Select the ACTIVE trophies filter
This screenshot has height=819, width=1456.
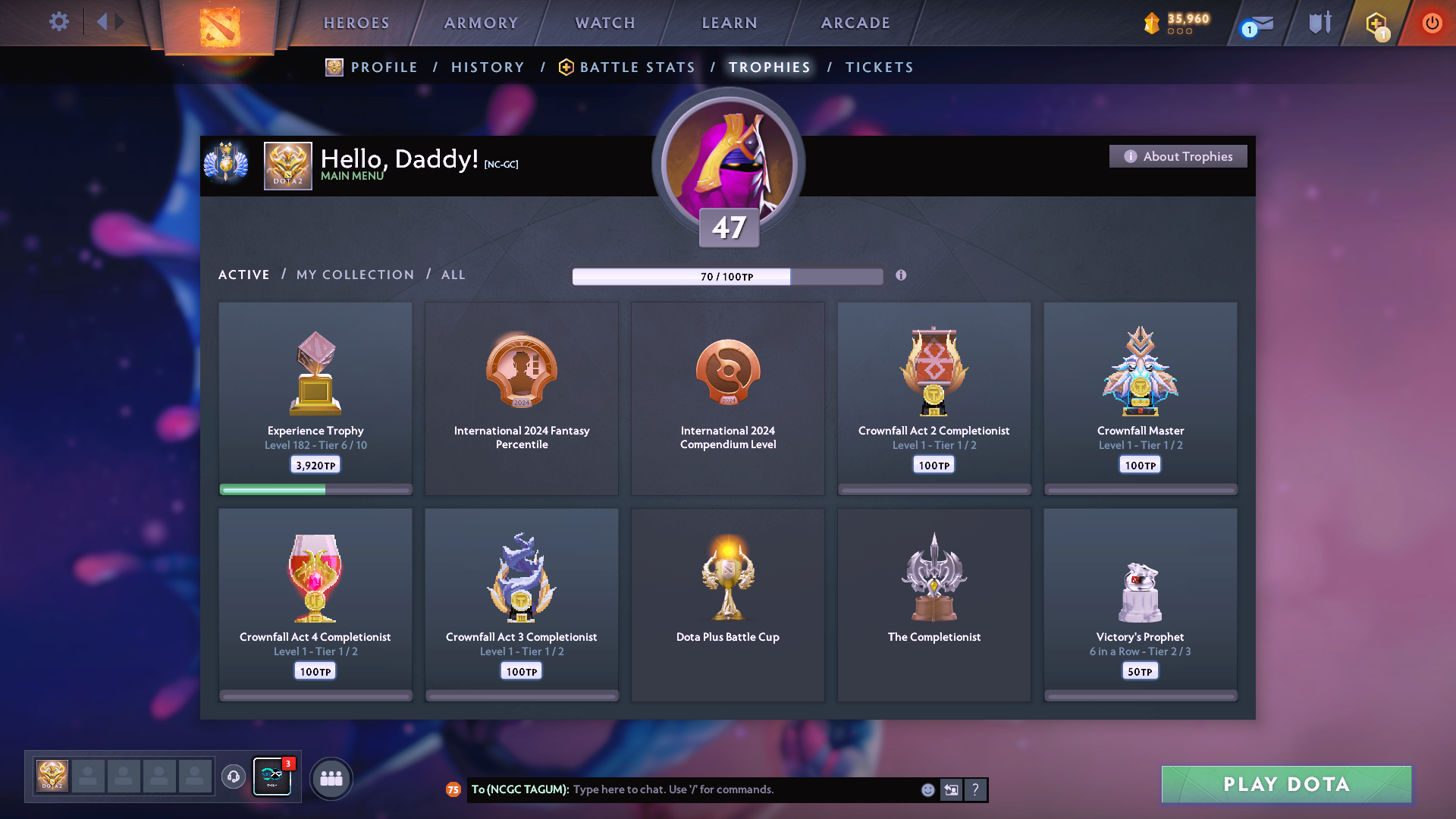click(x=243, y=275)
